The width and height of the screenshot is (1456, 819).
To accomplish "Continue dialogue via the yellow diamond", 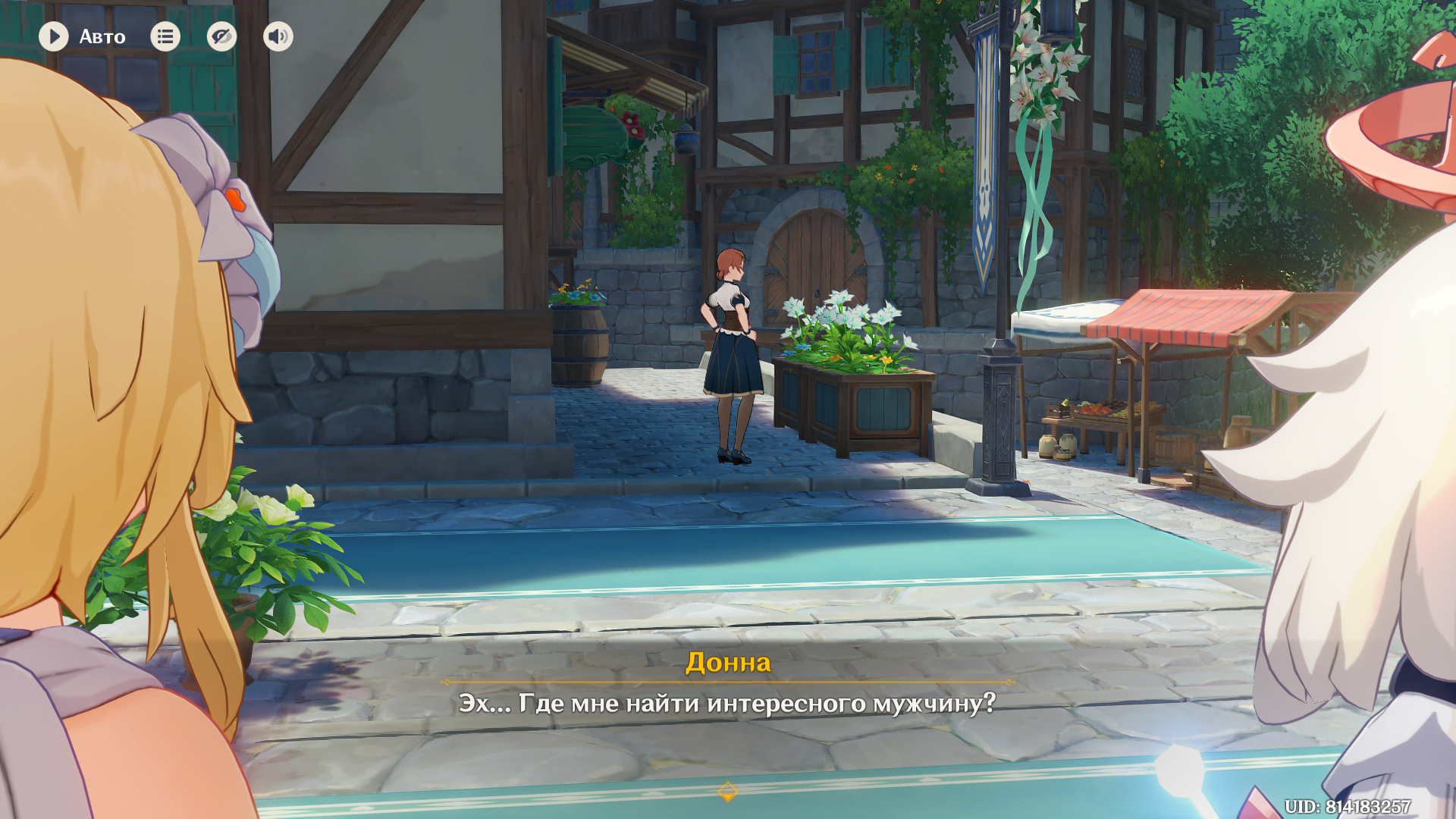I will click(x=727, y=792).
